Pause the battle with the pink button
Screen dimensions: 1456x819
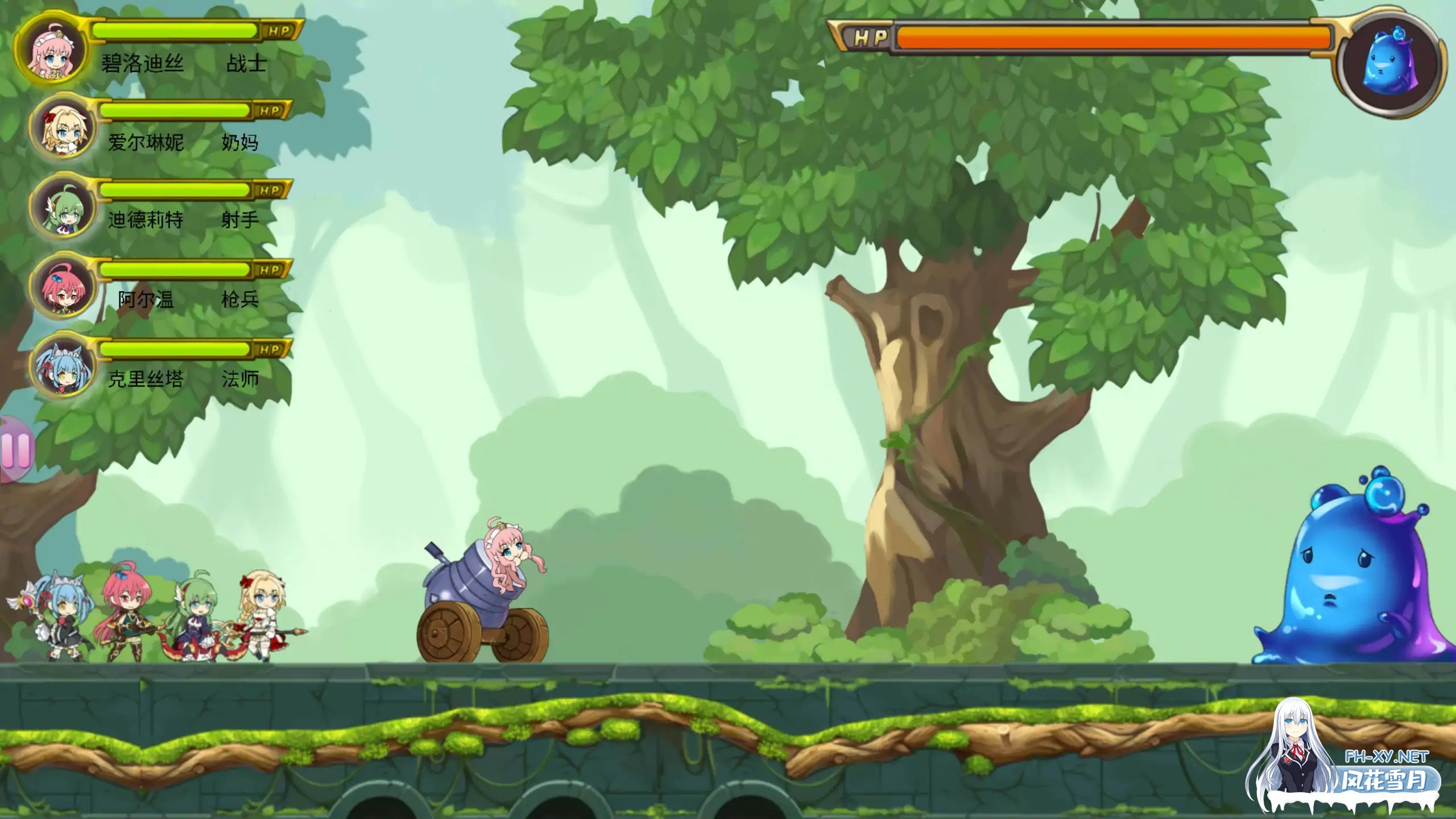pos(16,450)
